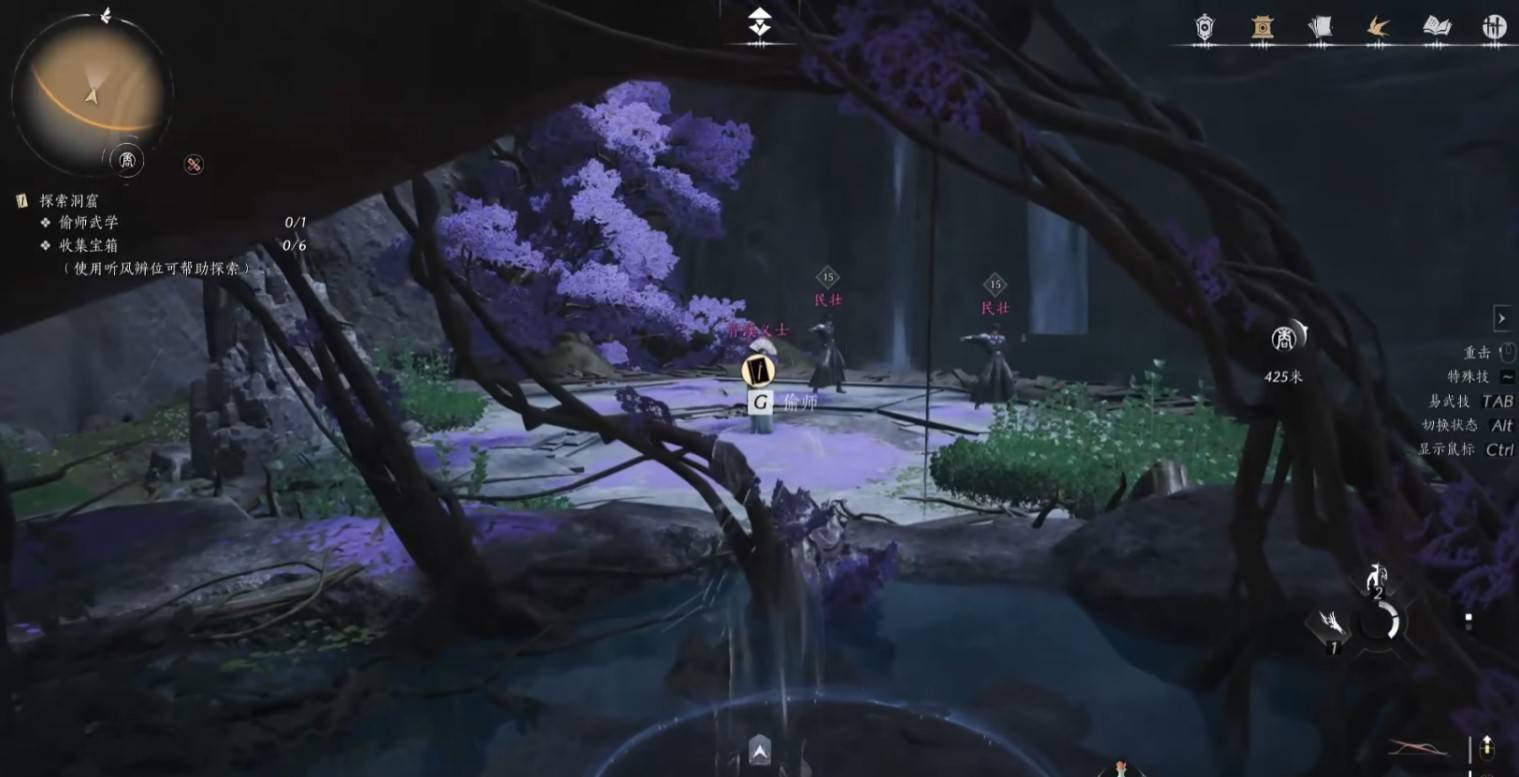Expand the collapsed panel arrow on the right edge
This screenshot has width=1519, height=777.
[1502, 318]
